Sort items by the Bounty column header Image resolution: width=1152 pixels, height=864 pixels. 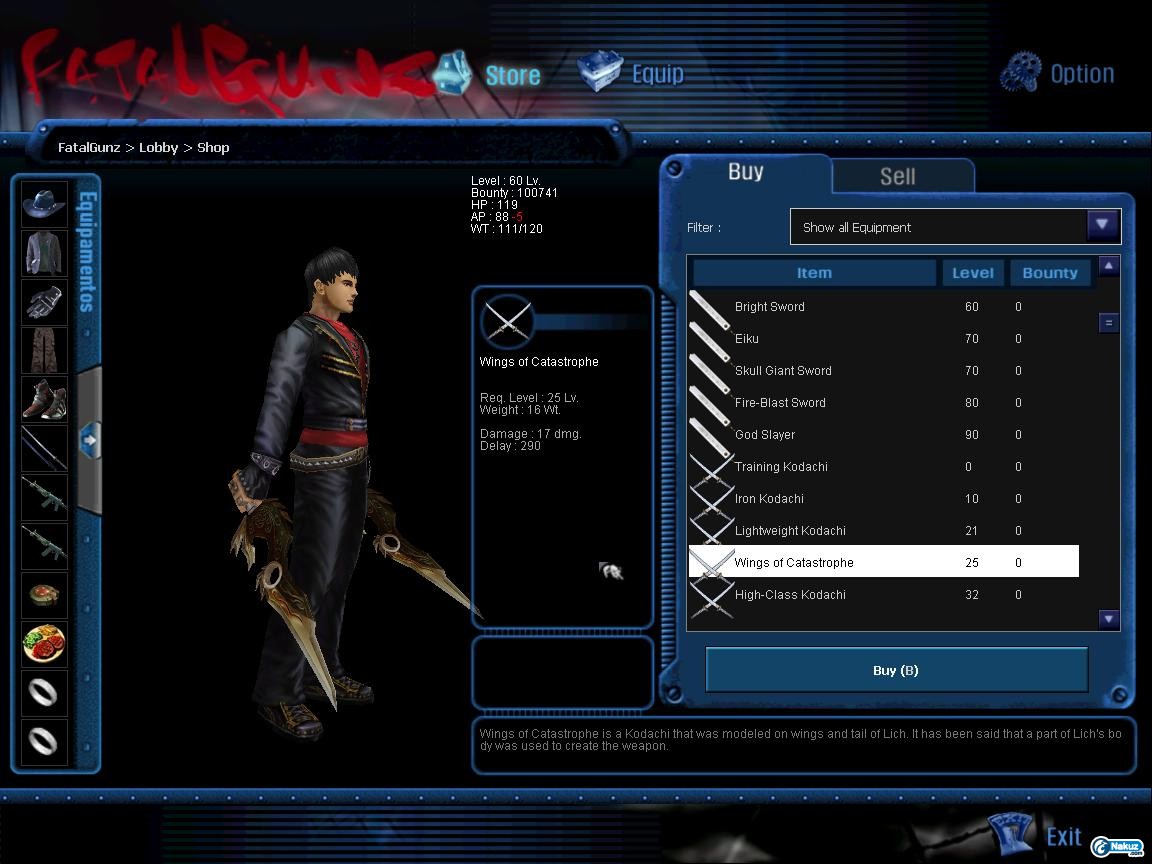pos(1049,272)
